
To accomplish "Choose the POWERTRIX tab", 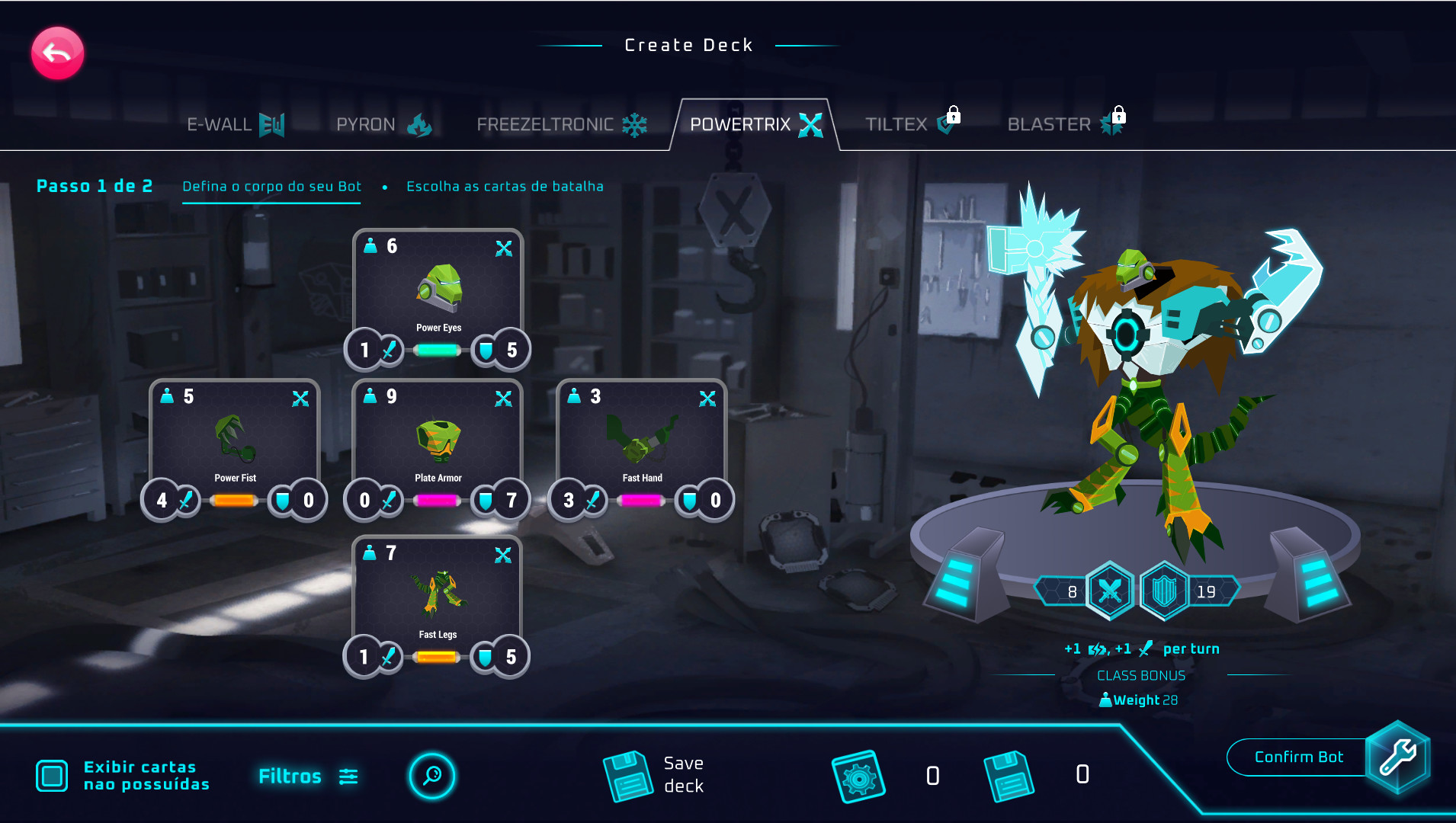I will pyautogui.click(x=755, y=124).
